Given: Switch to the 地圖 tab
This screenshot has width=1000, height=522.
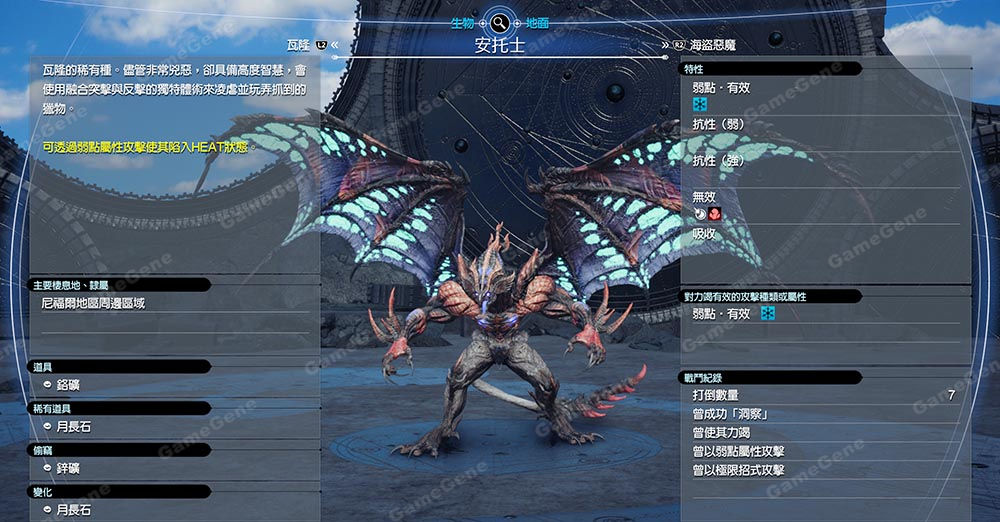Looking at the screenshot, I should tap(536, 22).
